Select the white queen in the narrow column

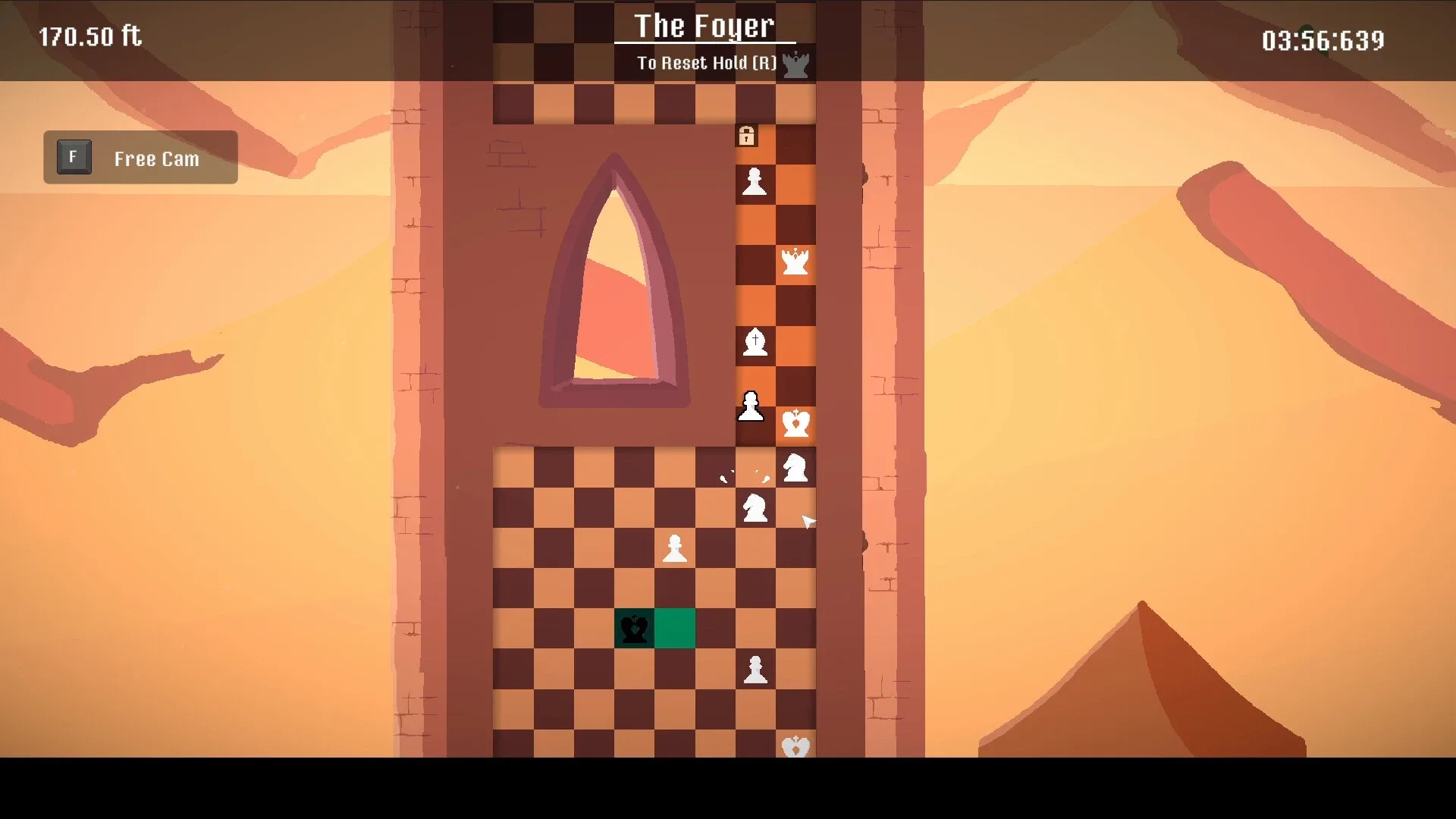794,264
